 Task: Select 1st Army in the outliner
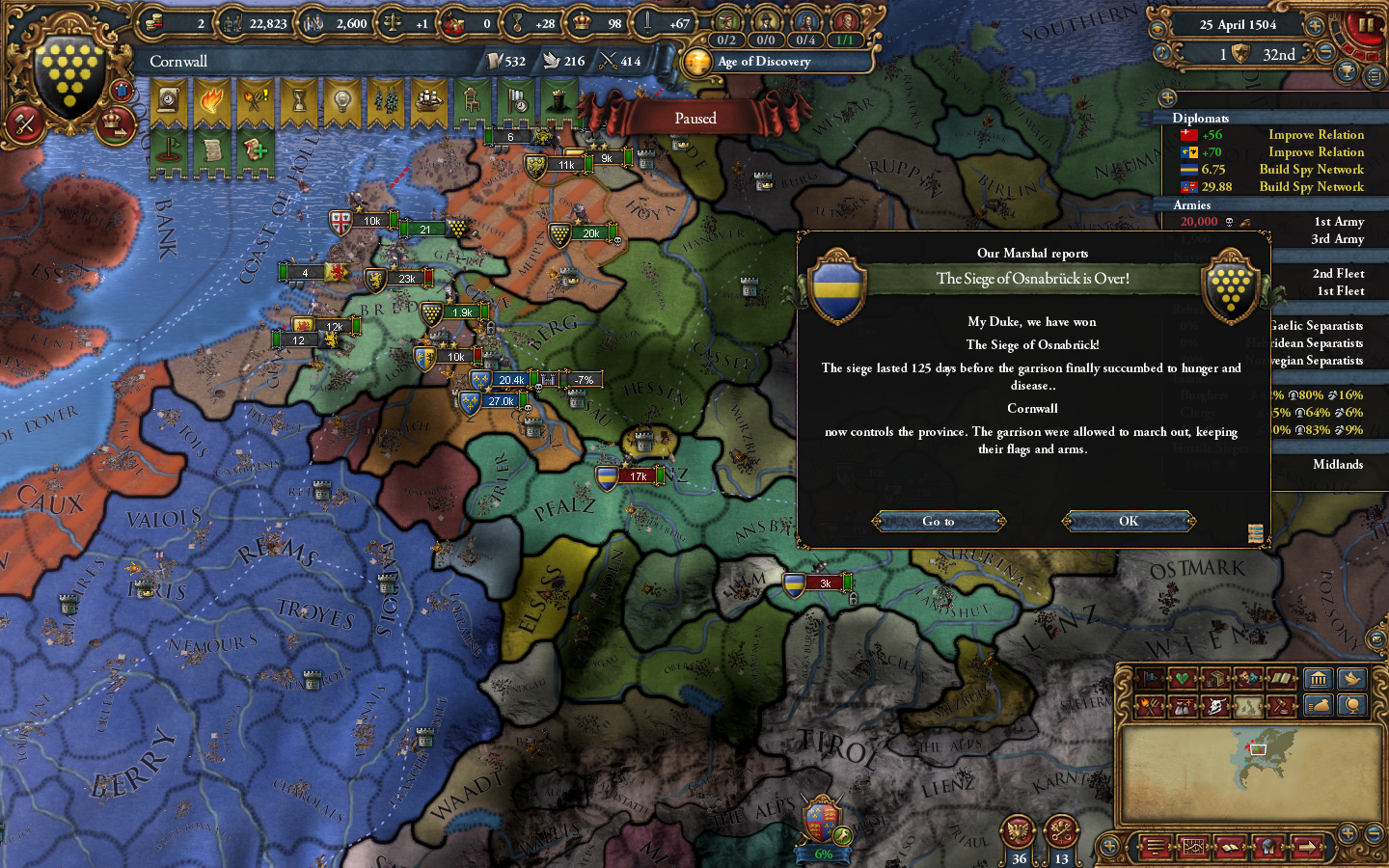(x=1339, y=221)
